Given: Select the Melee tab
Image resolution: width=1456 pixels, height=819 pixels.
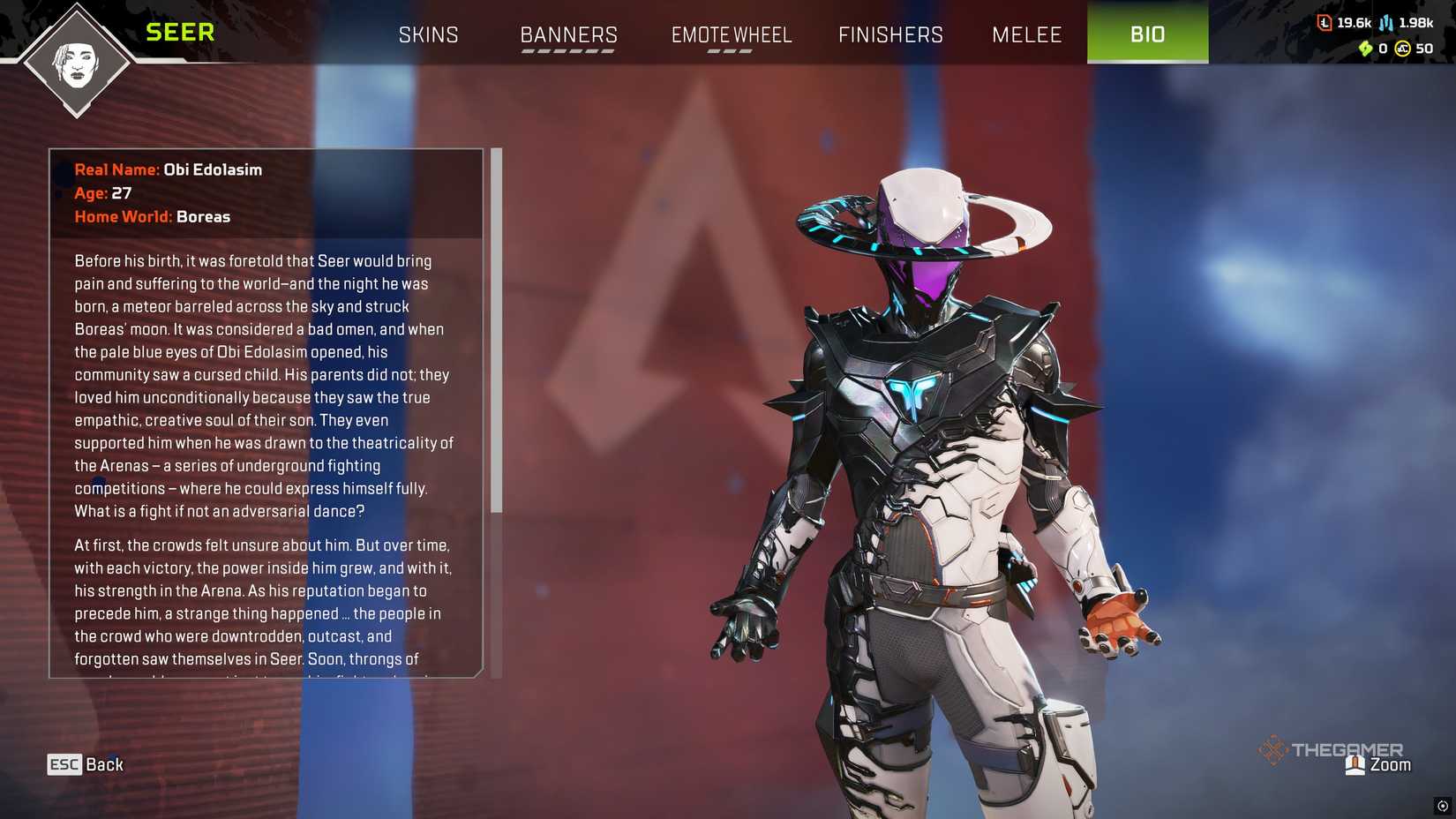Looking at the screenshot, I should (1027, 34).
